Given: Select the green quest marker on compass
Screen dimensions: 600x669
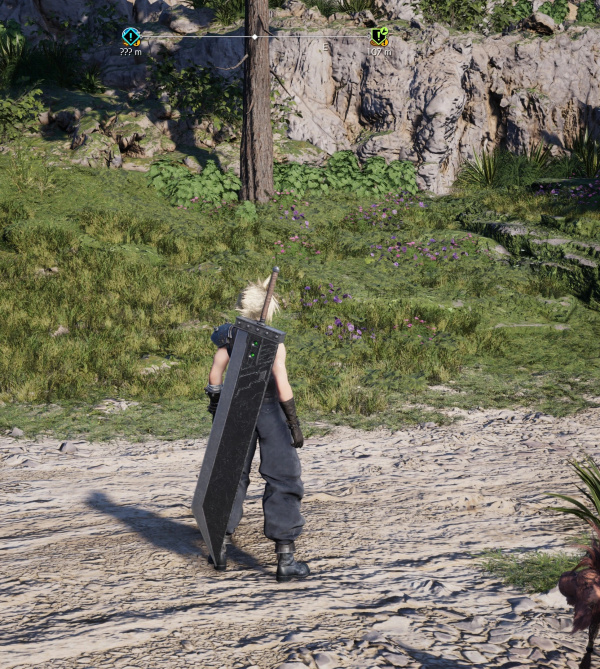Looking at the screenshot, I should [379, 36].
